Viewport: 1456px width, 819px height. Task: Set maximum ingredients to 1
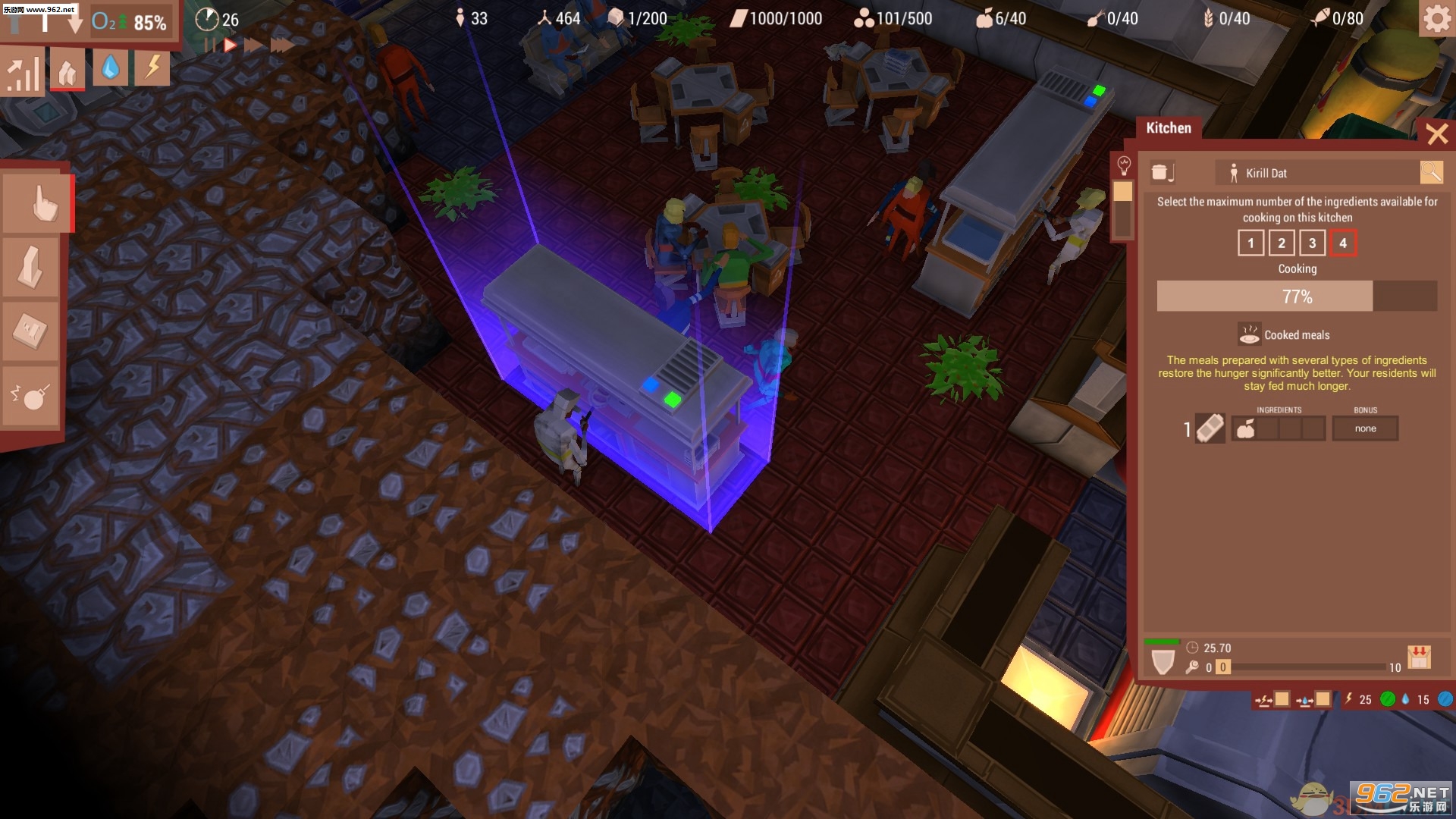(1250, 243)
